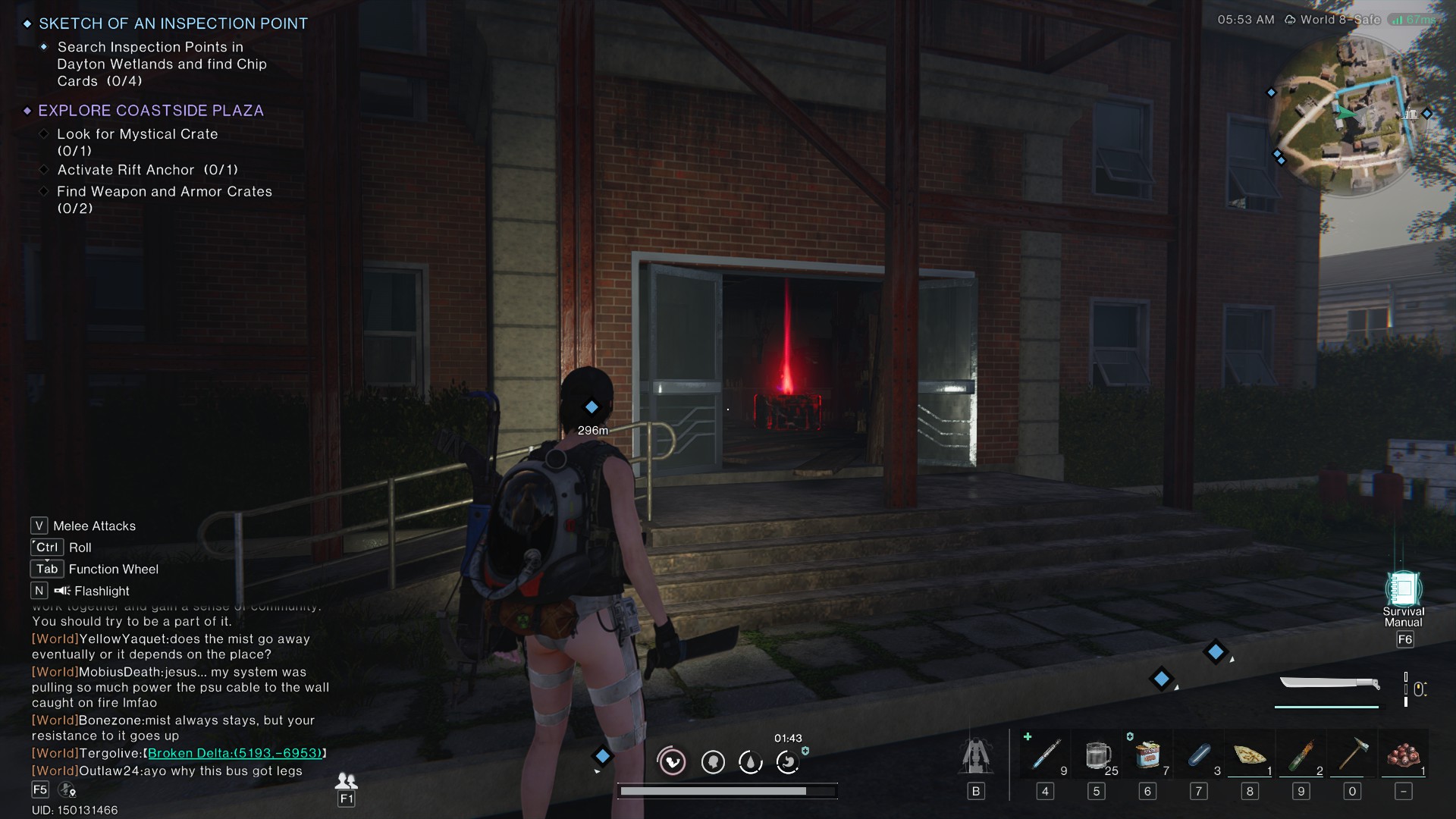This screenshot has height=819, width=1456.
Task: Select the pill capsule in slot 7
Action: tap(1198, 755)
